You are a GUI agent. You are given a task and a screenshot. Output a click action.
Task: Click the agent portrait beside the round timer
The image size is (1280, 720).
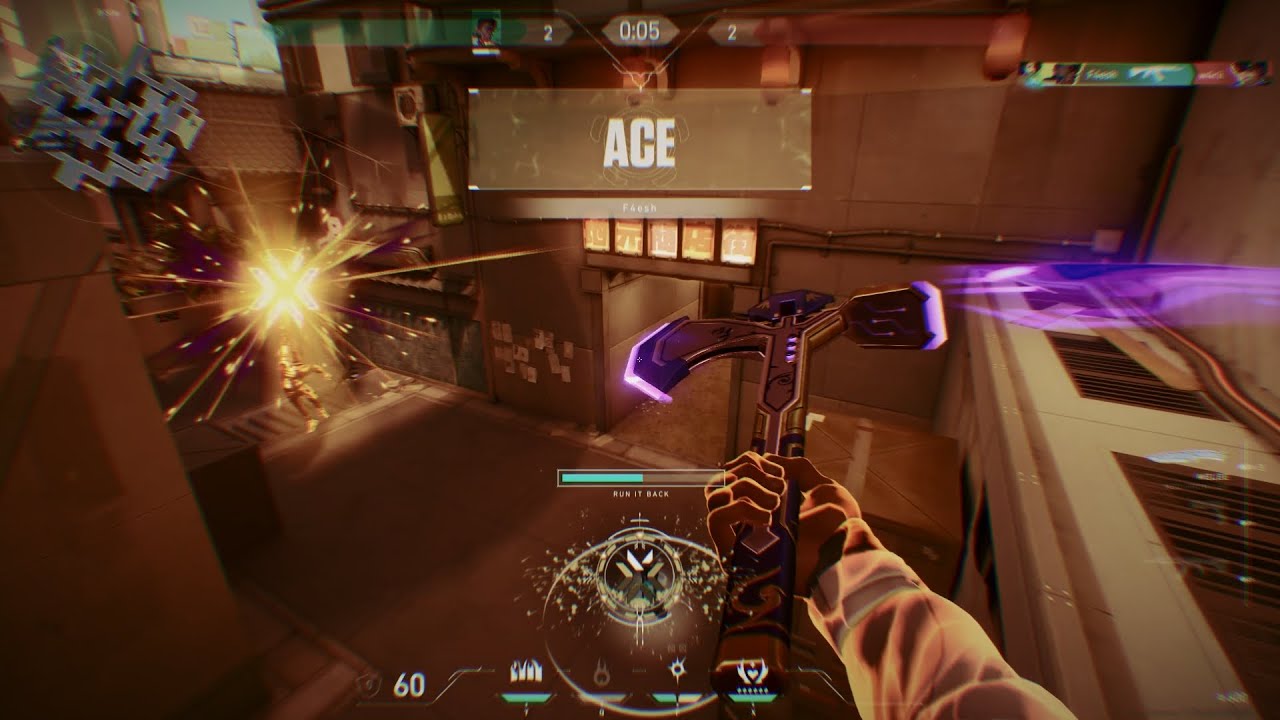pyautogui.click(x=487, y=31)
